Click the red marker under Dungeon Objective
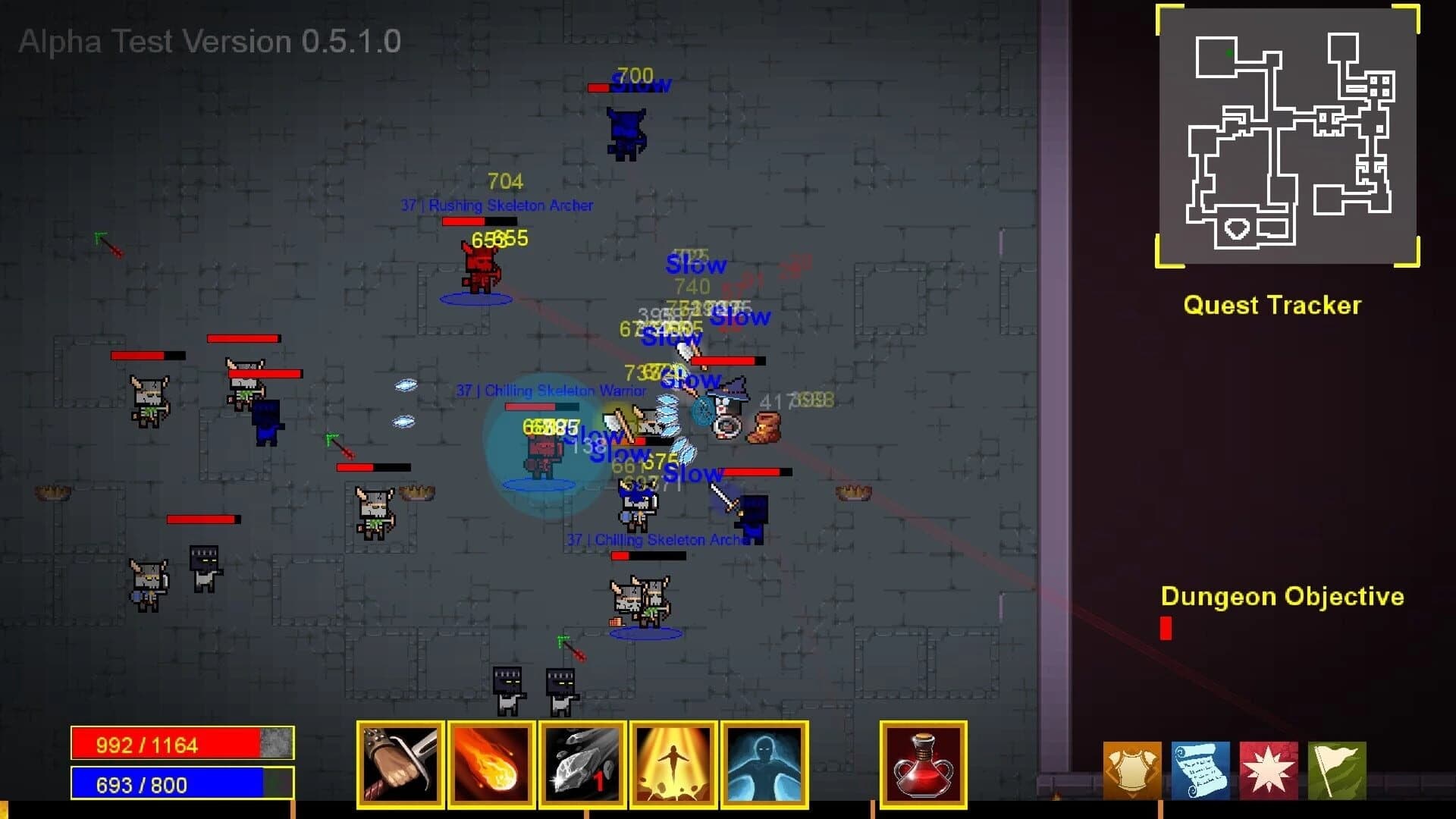The width and height of the screenshot is (1456, 819). click(1166, 626)
